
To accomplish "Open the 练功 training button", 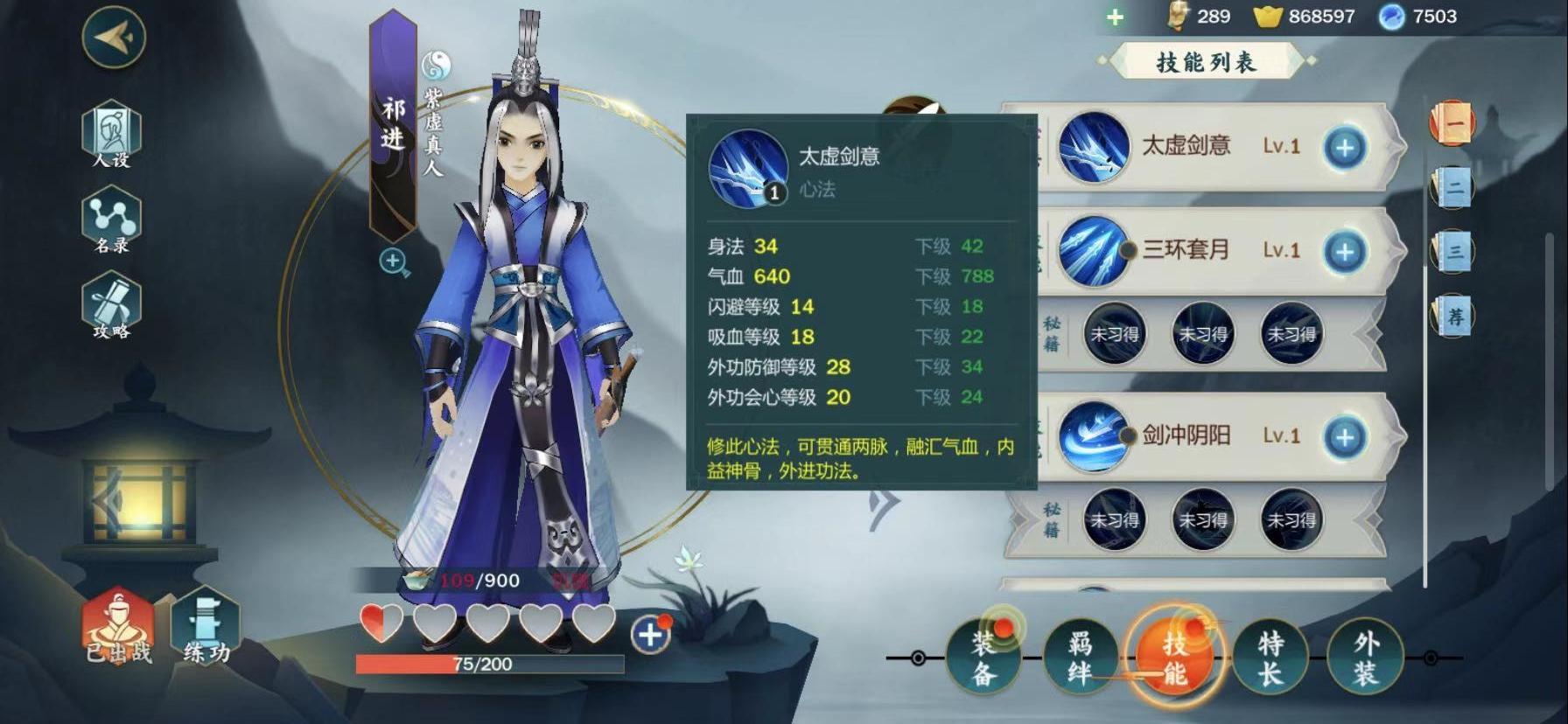I will coord(206,628).
